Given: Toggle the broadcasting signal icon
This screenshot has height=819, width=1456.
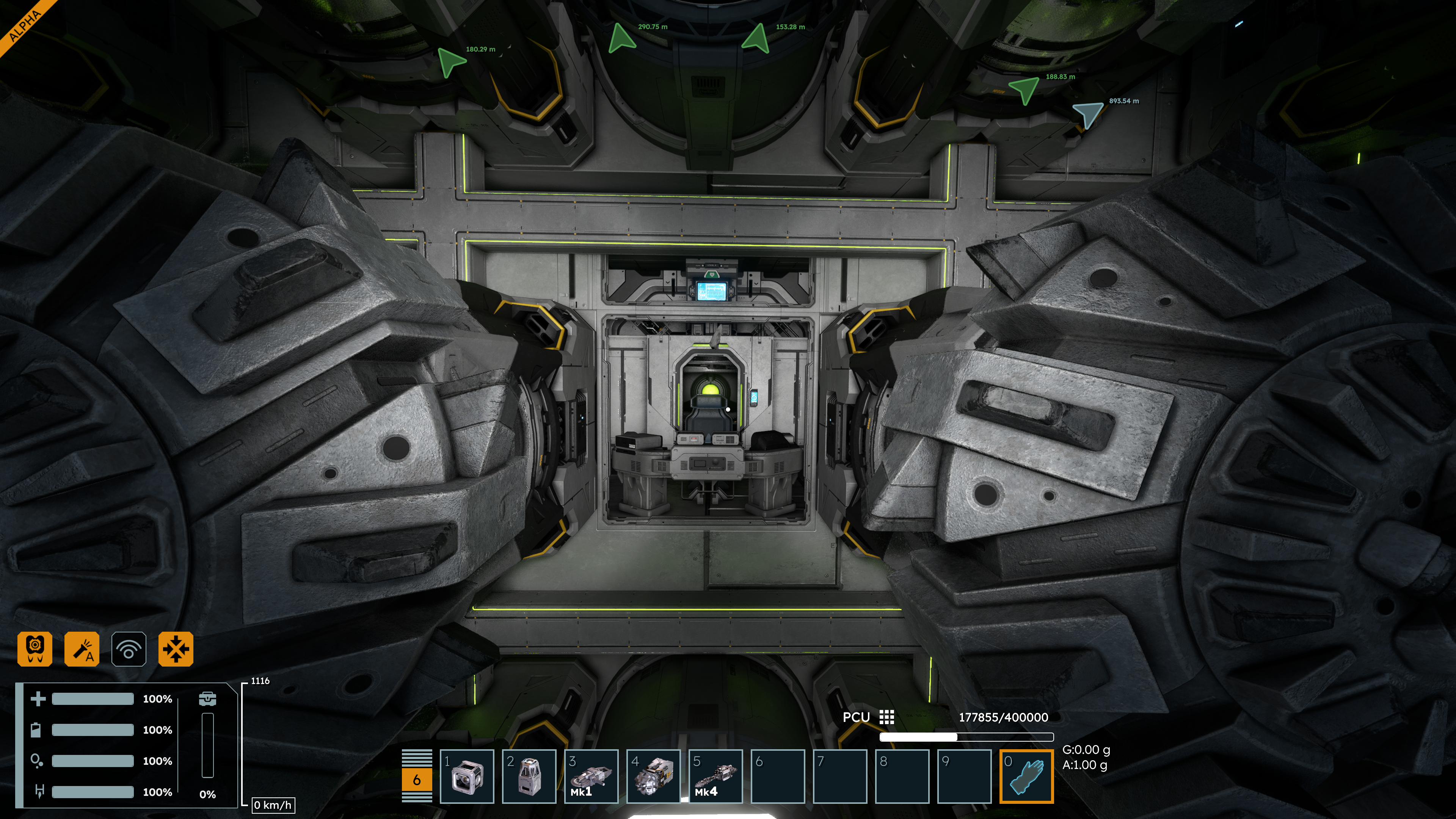Looking at the screenshot, I should click(x=129, y=649).
